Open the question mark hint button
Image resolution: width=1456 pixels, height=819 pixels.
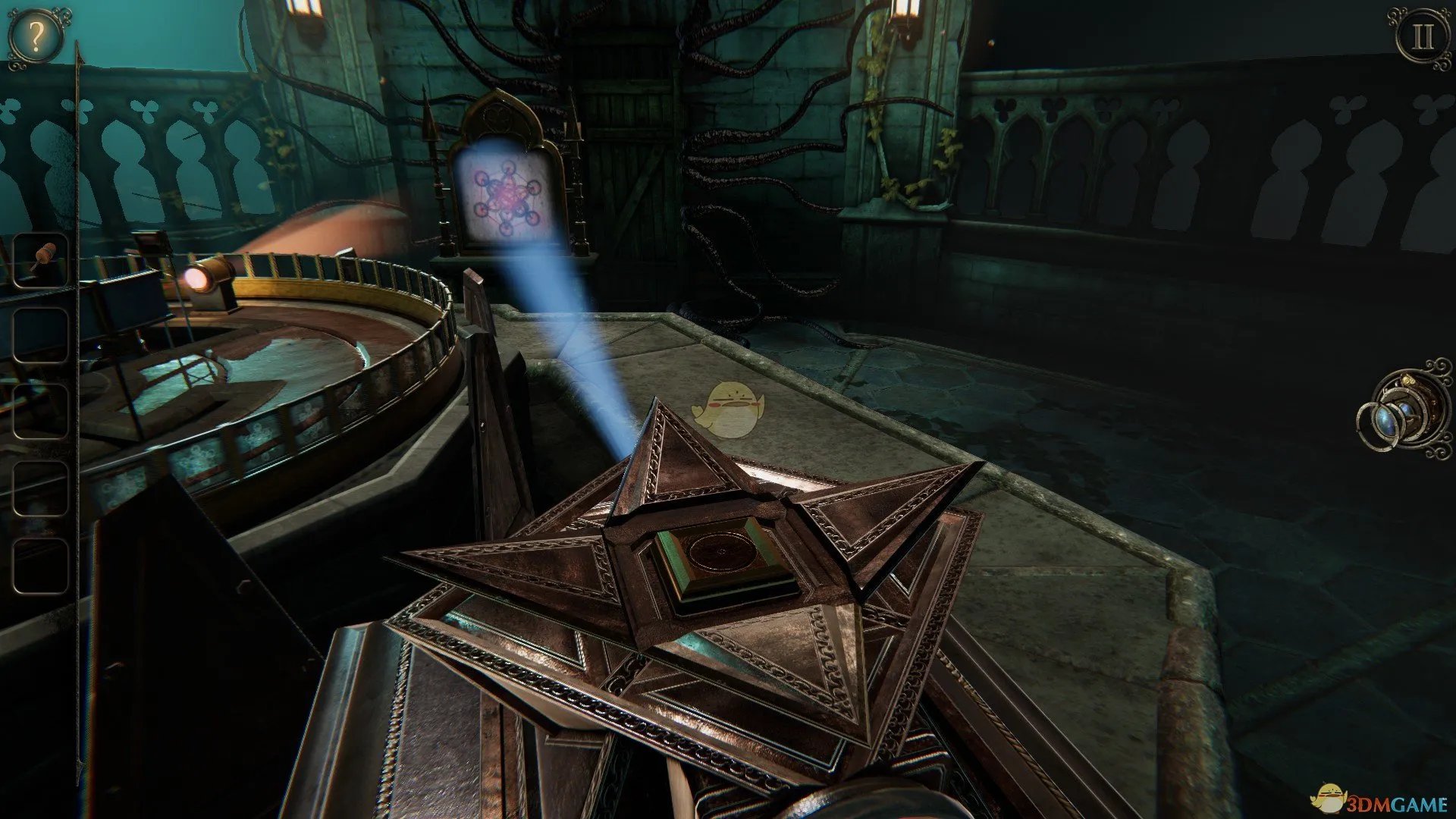[35, 36]
